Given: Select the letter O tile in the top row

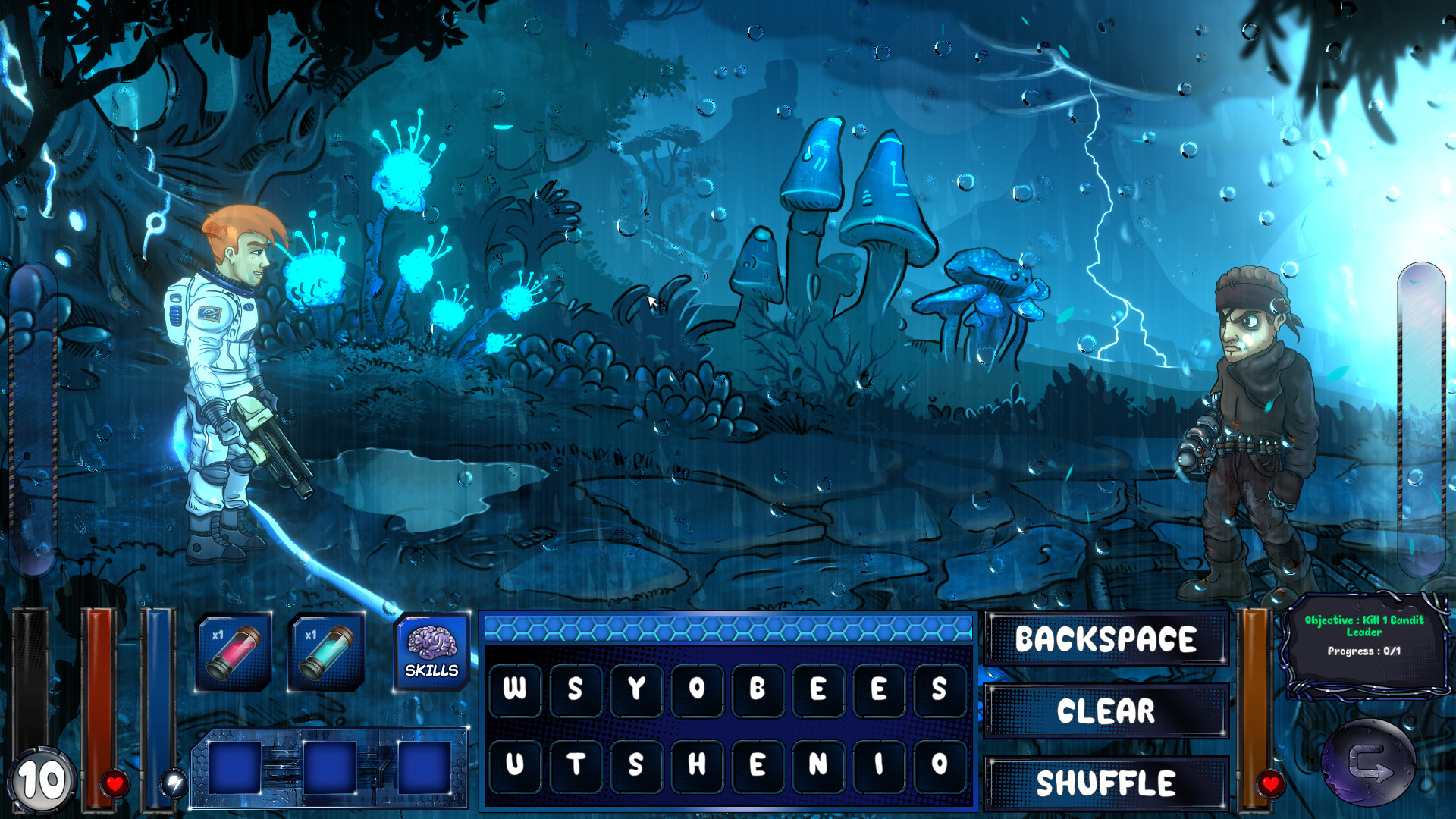Looking at the screenshot, I should click(698, 689).
